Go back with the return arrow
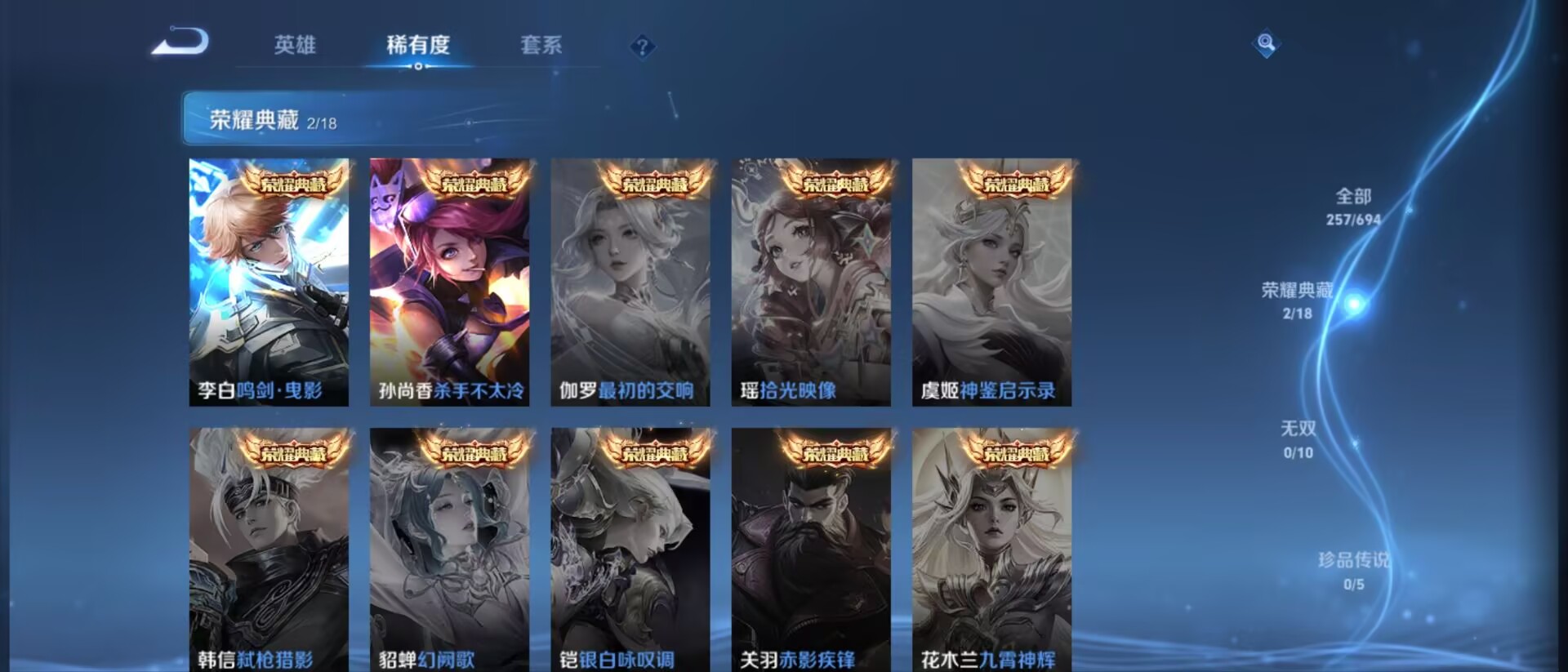This screenshot has width=1568, height=672. (x=181, y=42)
